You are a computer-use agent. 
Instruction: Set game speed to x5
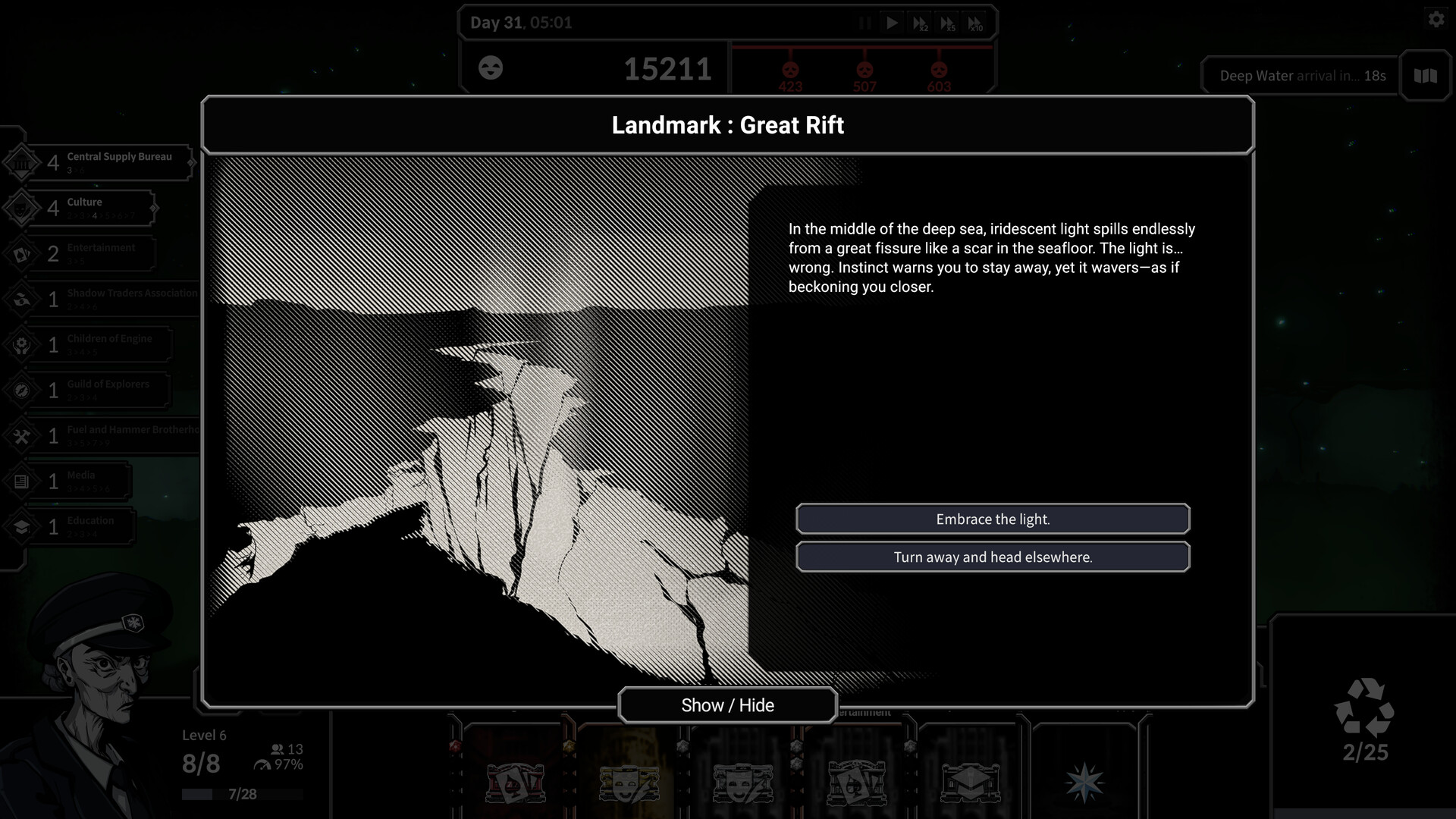(x=948, y=23)
